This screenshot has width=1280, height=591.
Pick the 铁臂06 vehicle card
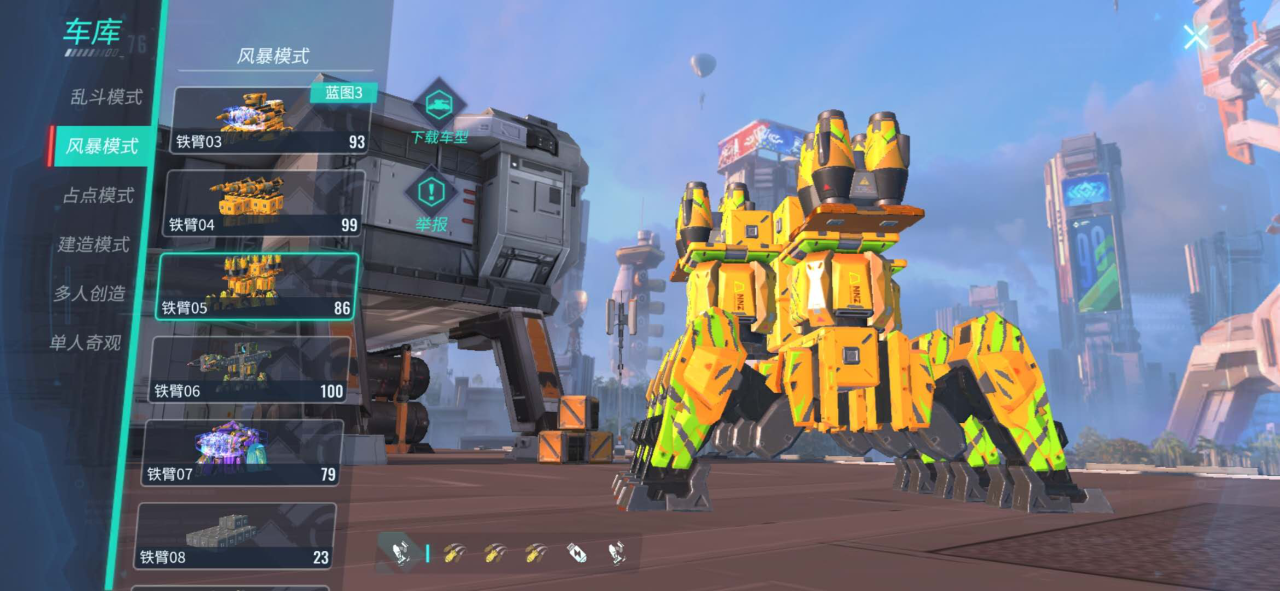pyautogui.click(x=250, y=369)
